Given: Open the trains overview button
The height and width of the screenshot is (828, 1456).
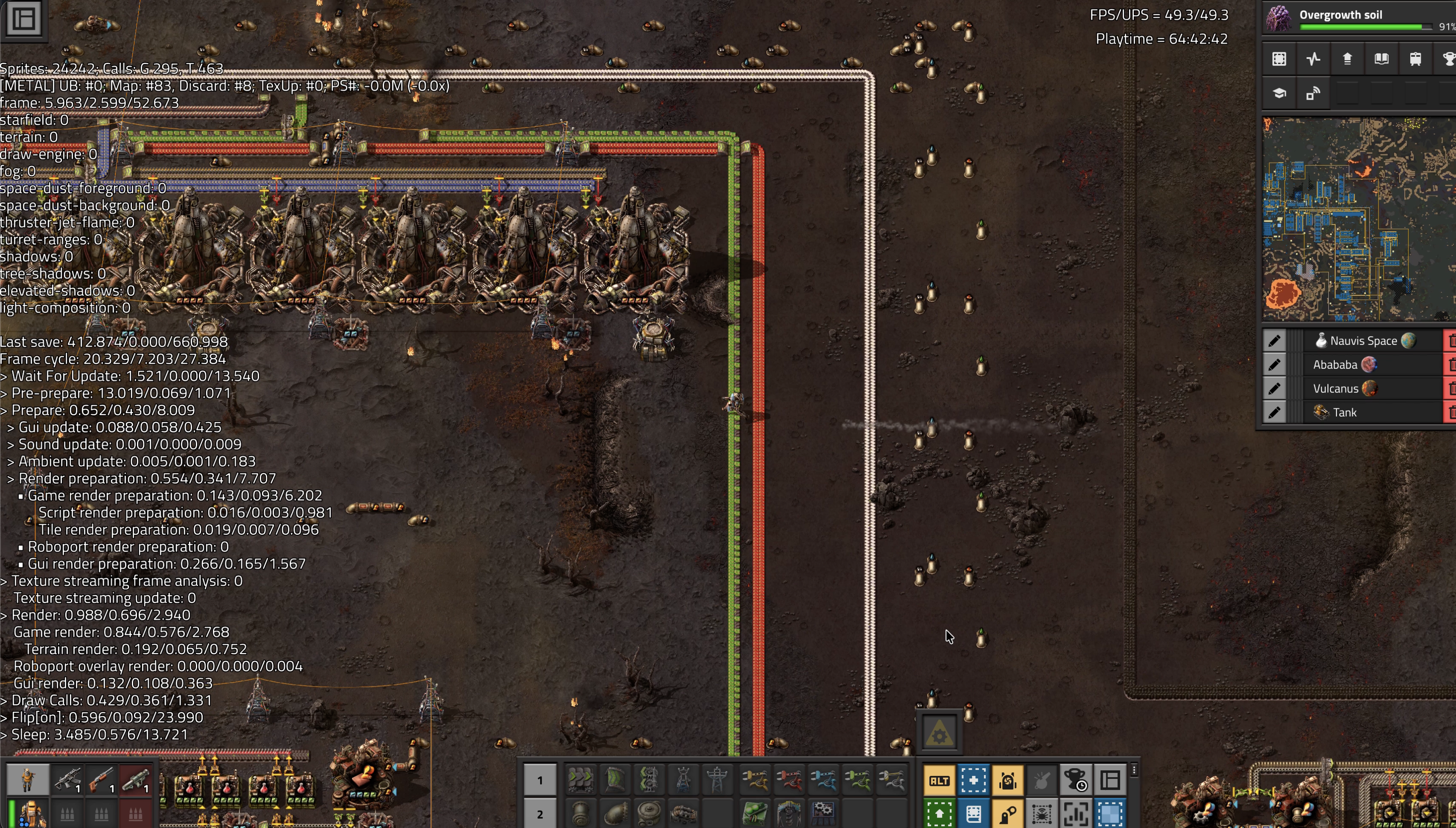Looking at the screenshot, I should (x=1416, y=59).
